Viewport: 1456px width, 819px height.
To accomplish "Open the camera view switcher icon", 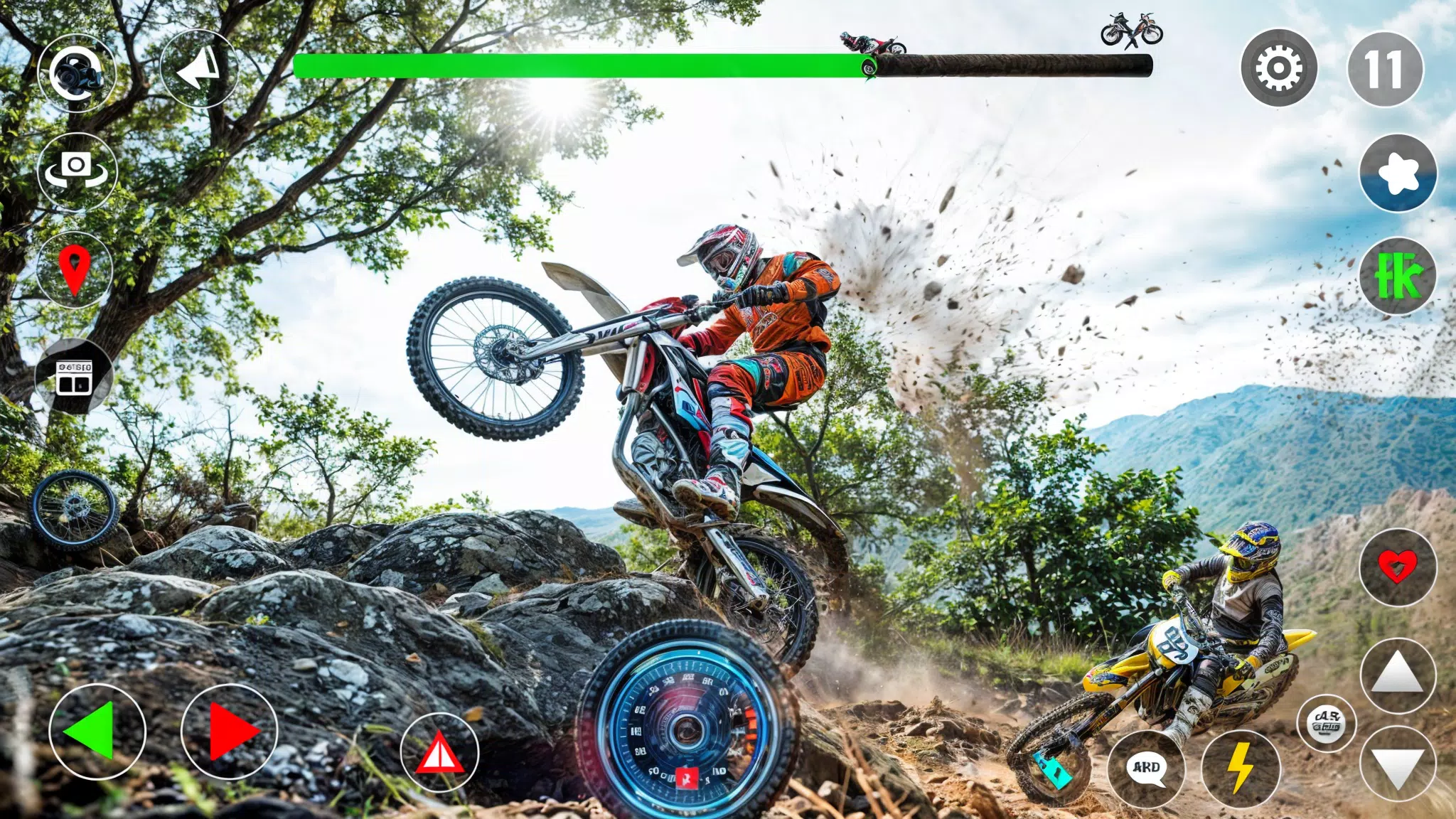I will click(78, 71).
